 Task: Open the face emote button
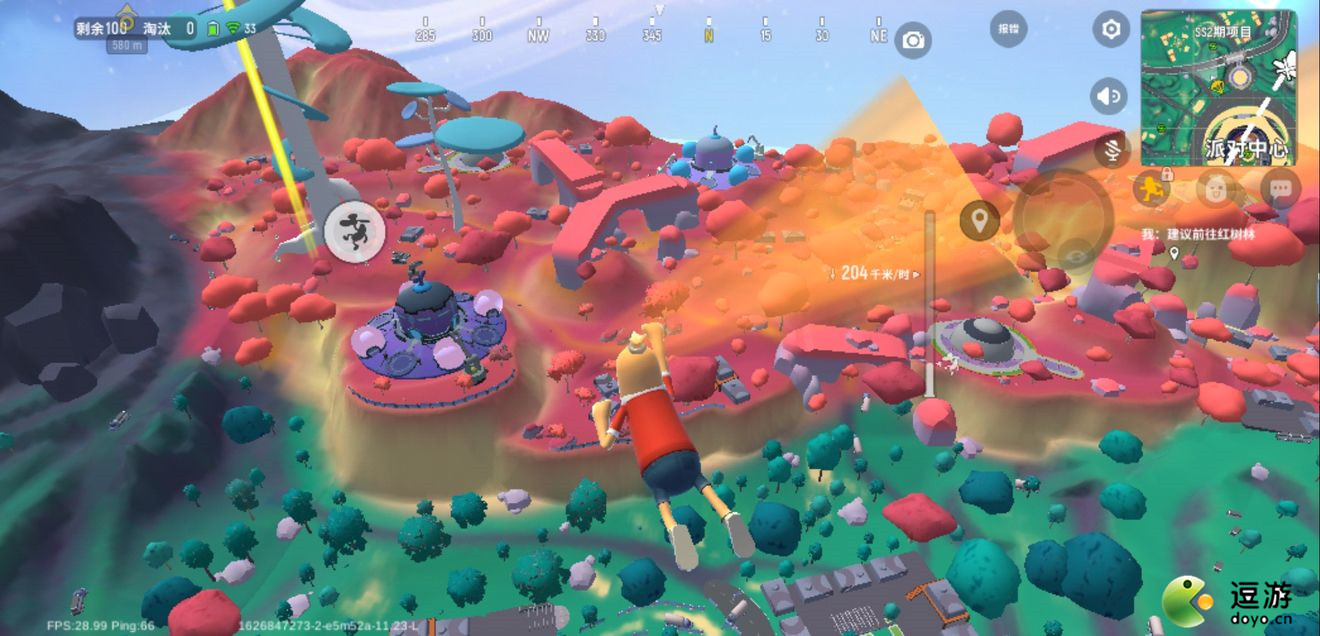1216,189
